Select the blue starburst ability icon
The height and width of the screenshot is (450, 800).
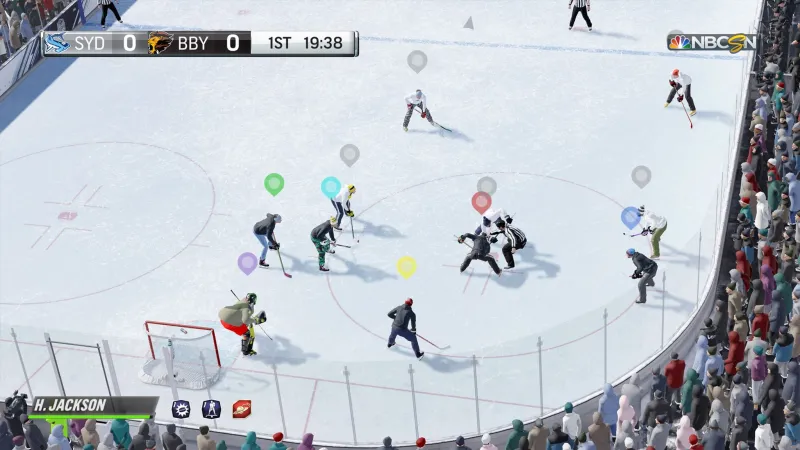tap(181, 408)
